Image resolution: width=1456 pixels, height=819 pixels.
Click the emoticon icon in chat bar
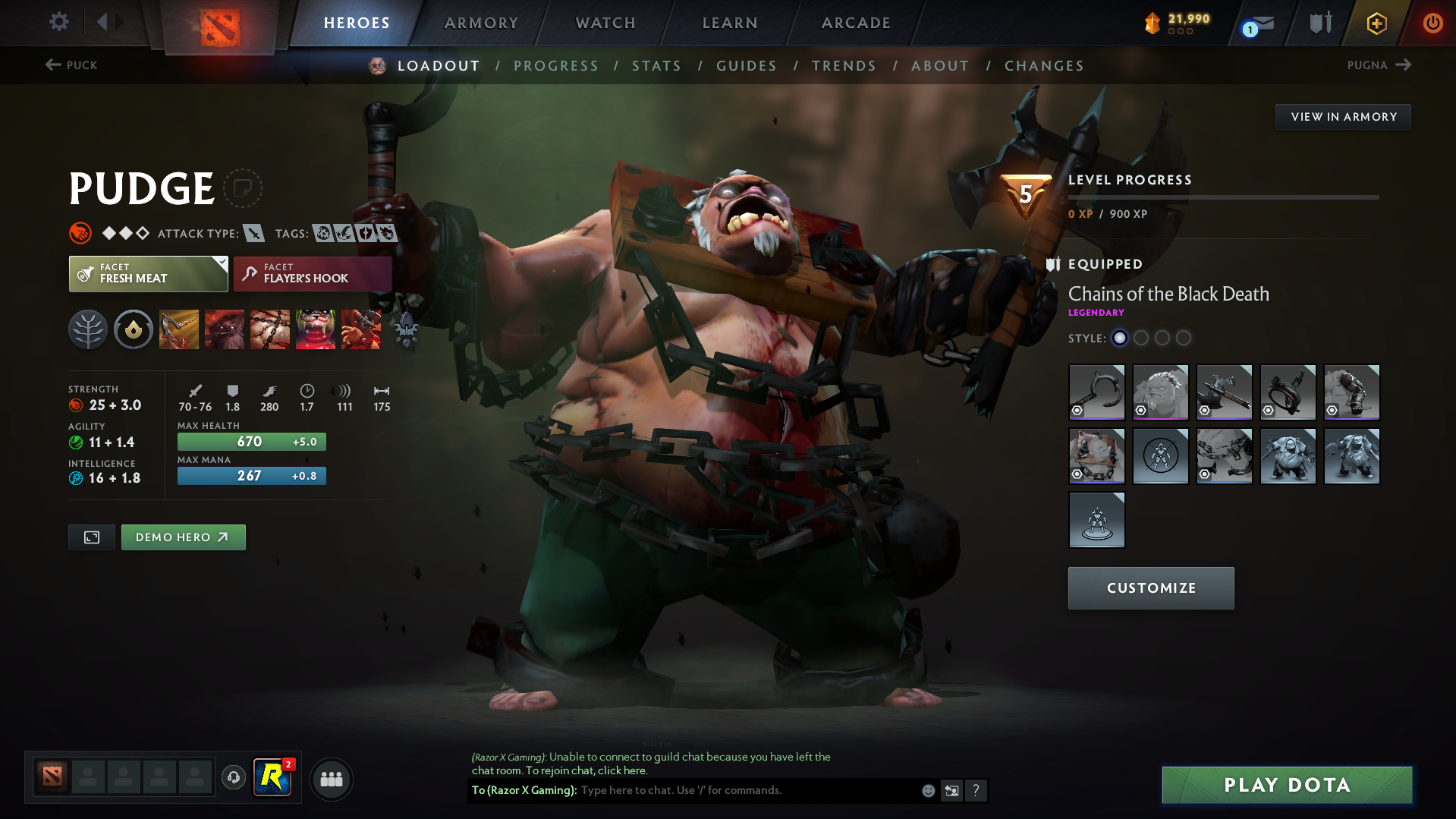click(927, 790)
